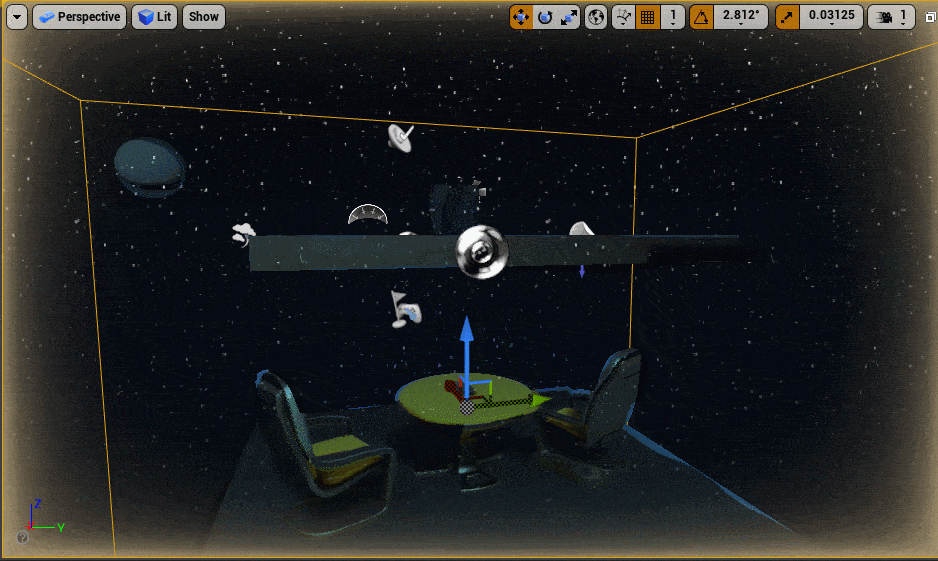938x561 pixels.
Task: Open the Lit view mode menu
Action: 155,17
